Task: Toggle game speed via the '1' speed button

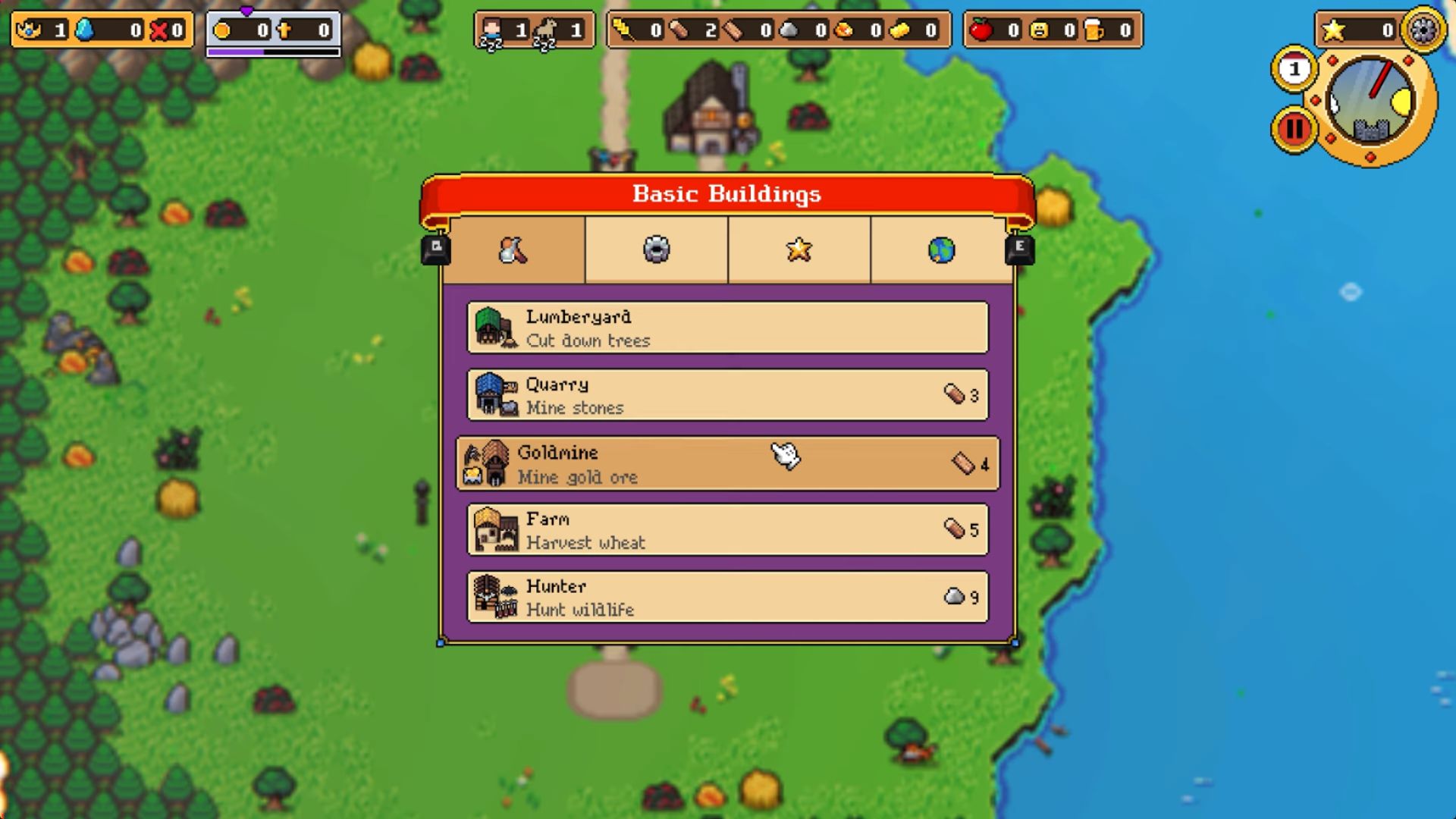Action: coord(1293,68)
